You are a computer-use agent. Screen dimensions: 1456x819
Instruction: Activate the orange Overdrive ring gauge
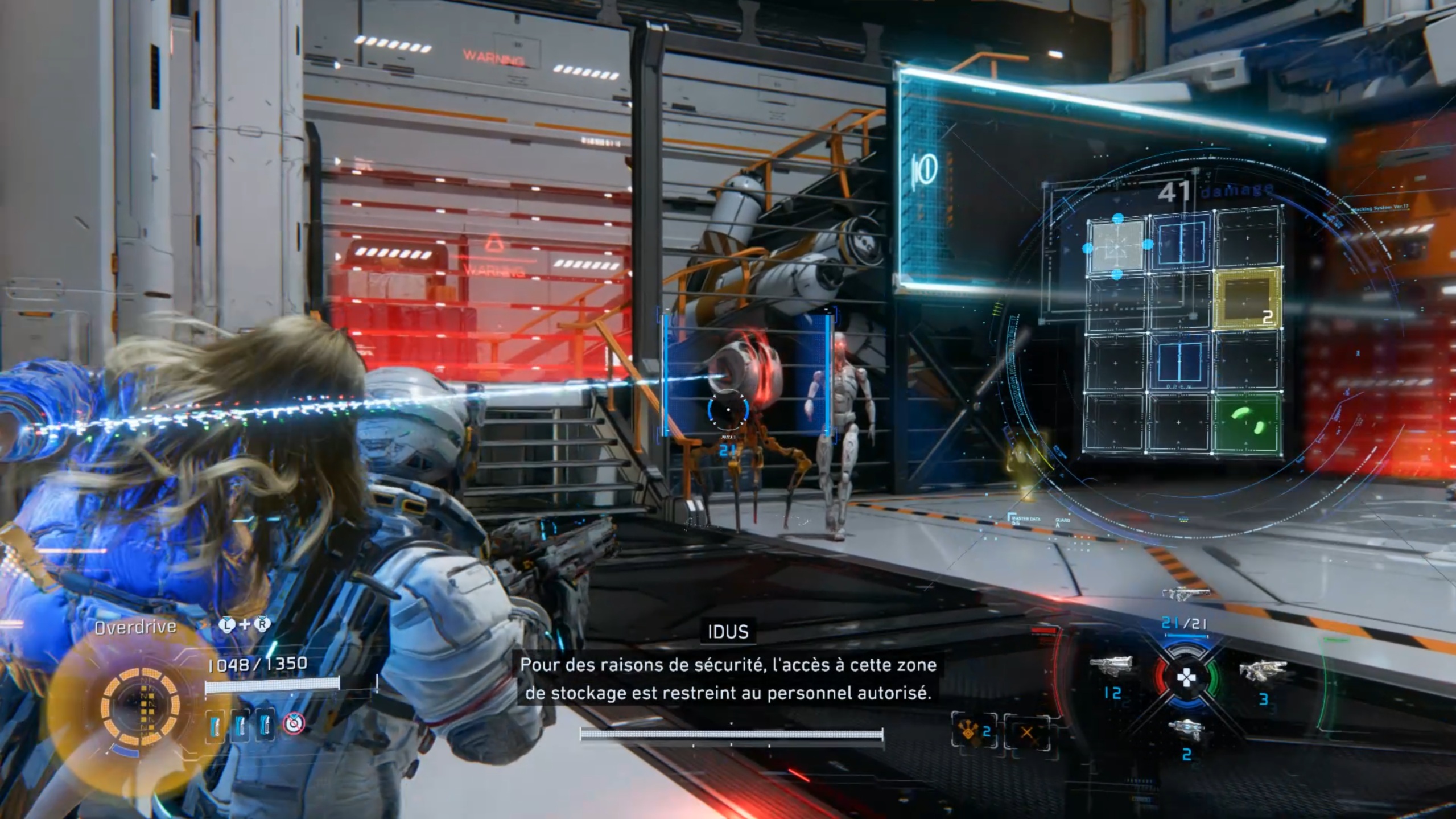coord(140,707)
